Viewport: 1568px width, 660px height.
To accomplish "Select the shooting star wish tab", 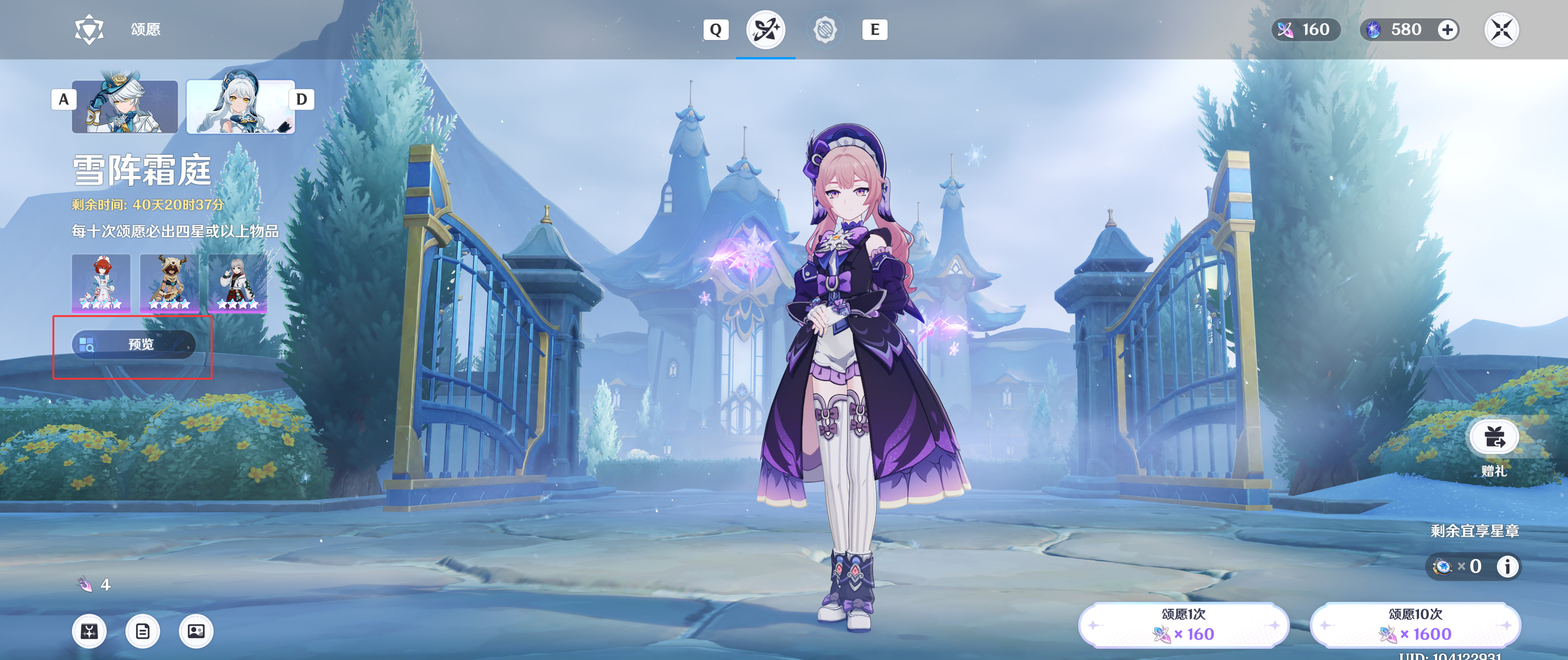I will pos(766,30).
